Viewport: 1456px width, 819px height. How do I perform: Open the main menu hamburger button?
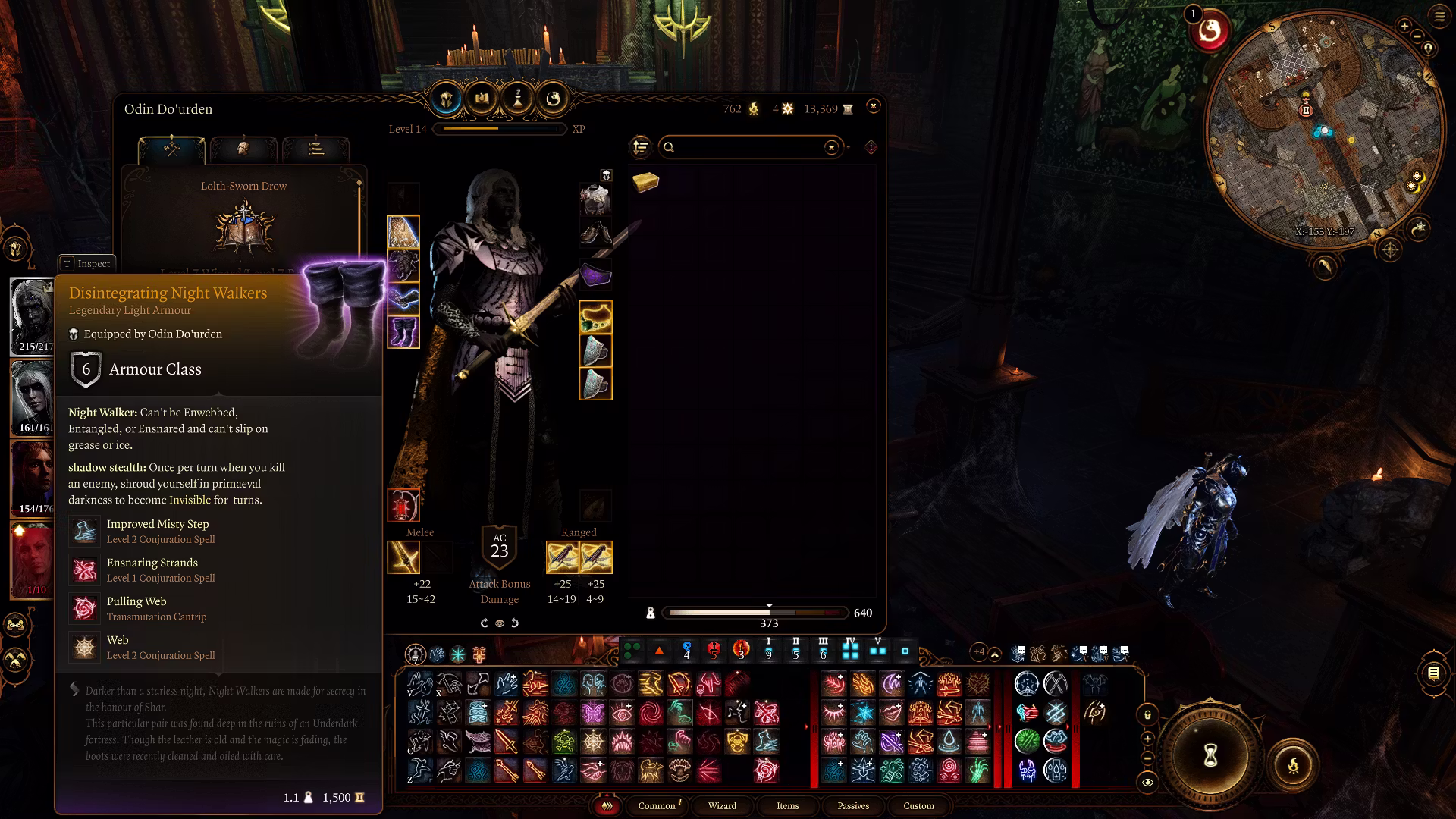(x=1439, y=17)
